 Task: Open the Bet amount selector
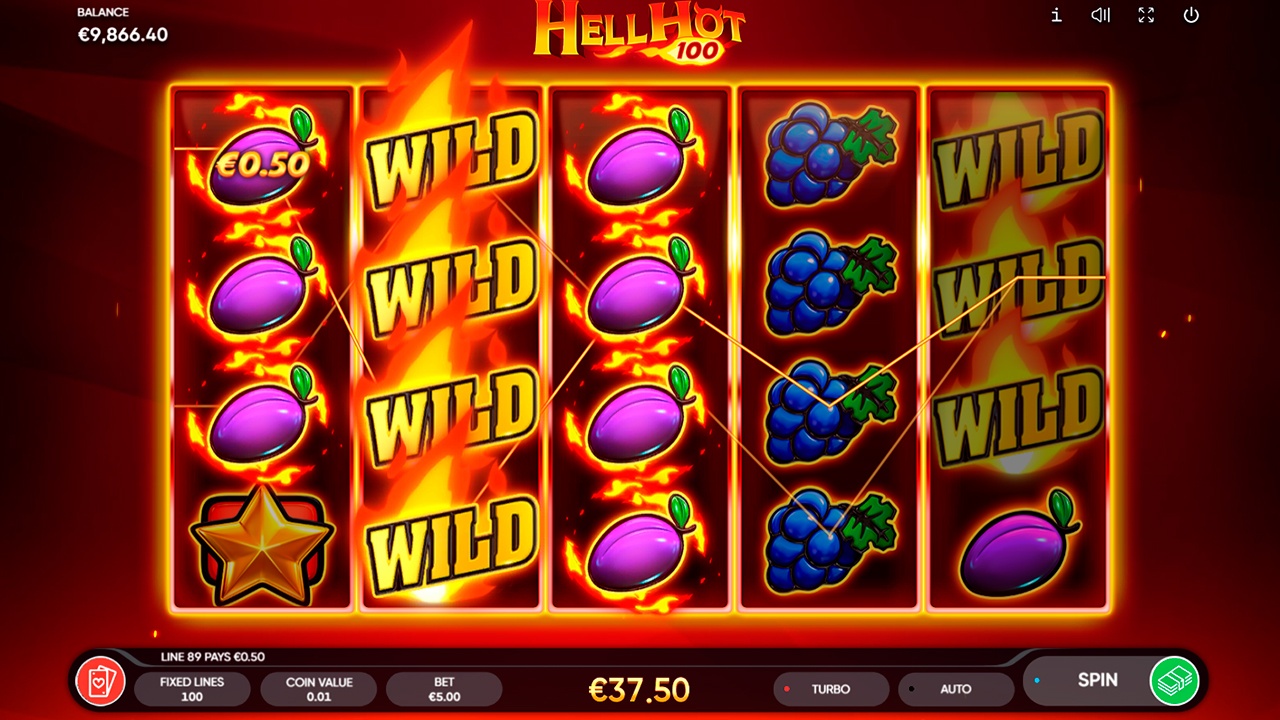point(444,689)
